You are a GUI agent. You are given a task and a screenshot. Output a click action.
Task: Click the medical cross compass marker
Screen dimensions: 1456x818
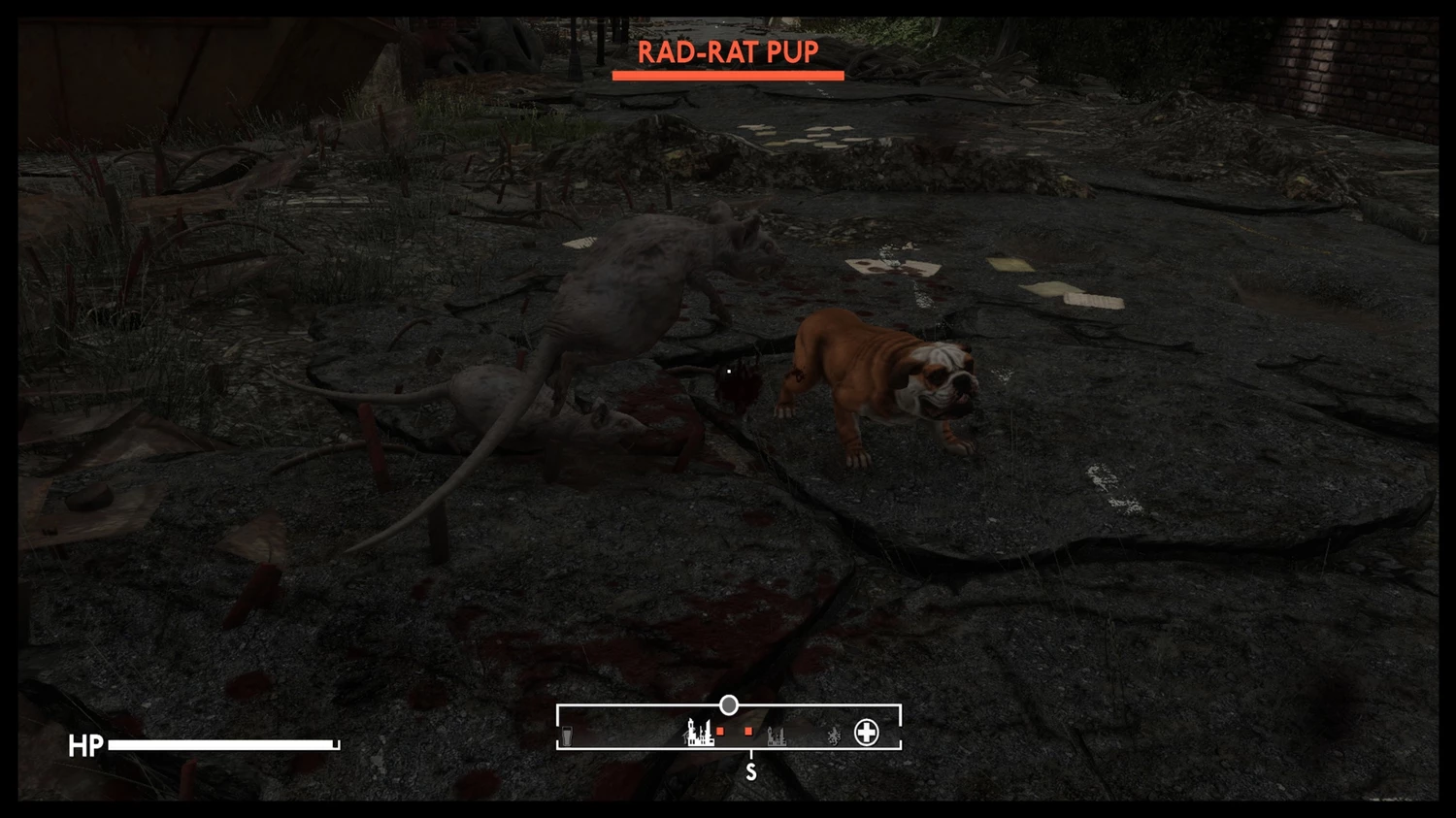coord(866,733)
